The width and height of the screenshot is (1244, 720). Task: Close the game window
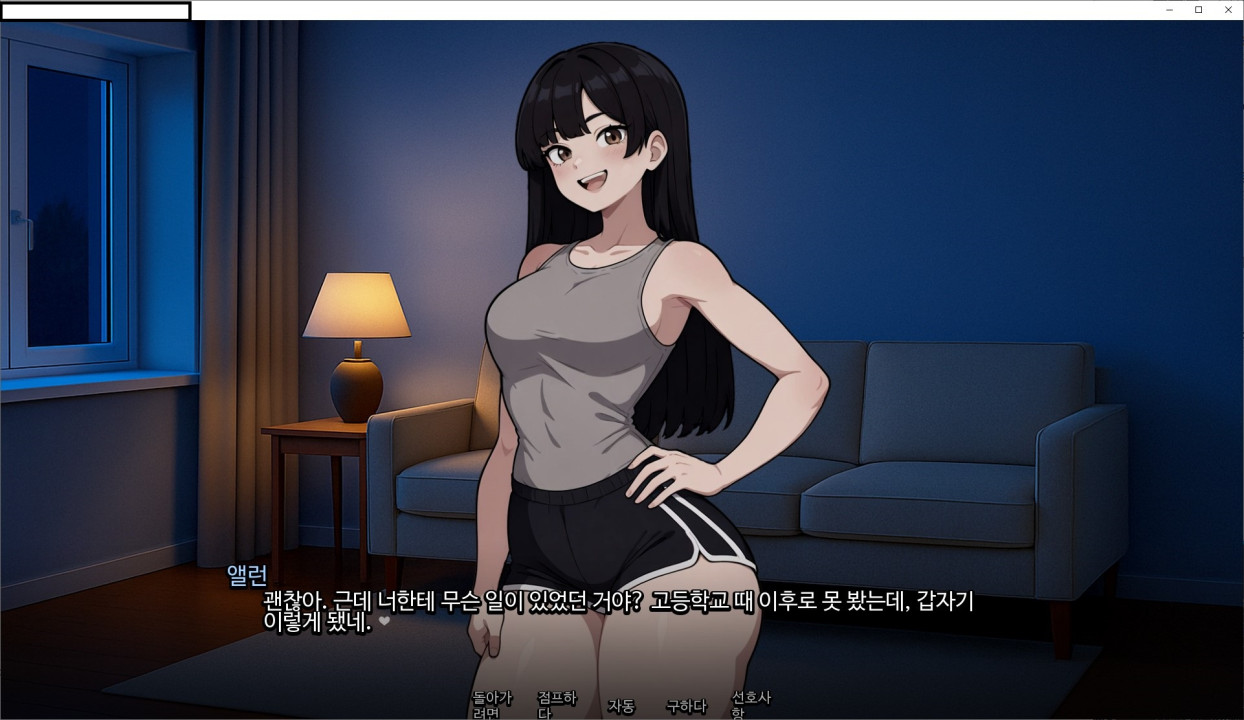coord(1228,10)
